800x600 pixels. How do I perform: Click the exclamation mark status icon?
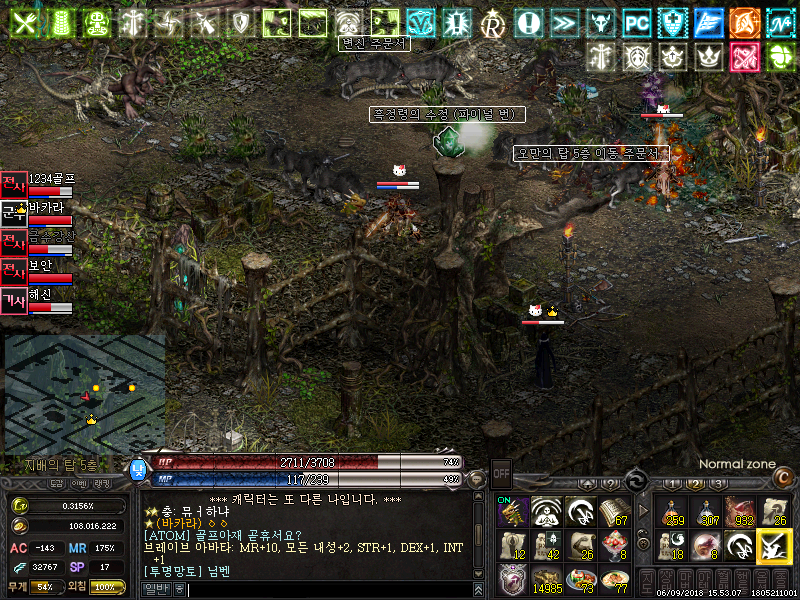pos(529,22)
